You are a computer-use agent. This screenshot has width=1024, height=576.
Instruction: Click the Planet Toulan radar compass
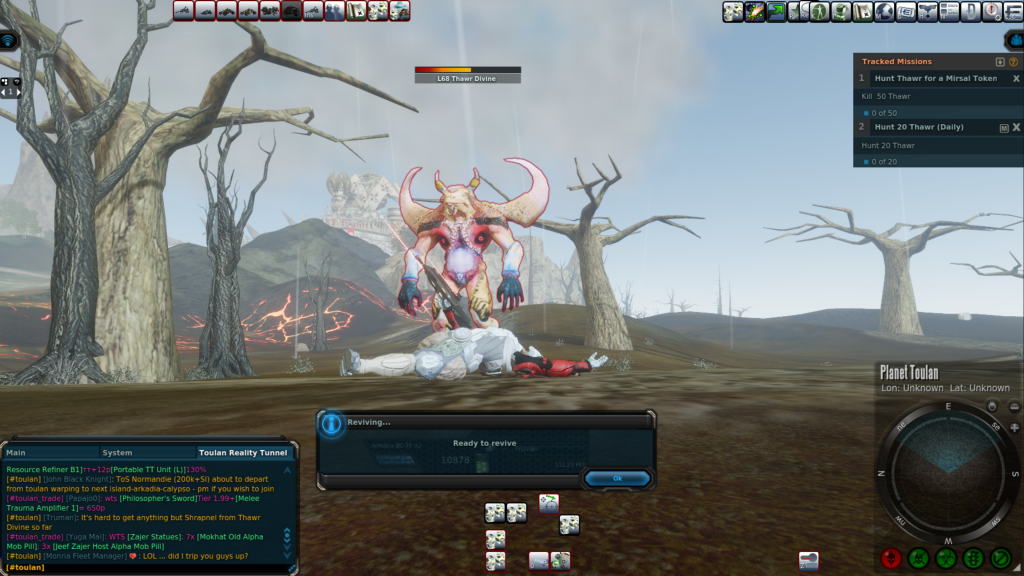tap(947, 471)
